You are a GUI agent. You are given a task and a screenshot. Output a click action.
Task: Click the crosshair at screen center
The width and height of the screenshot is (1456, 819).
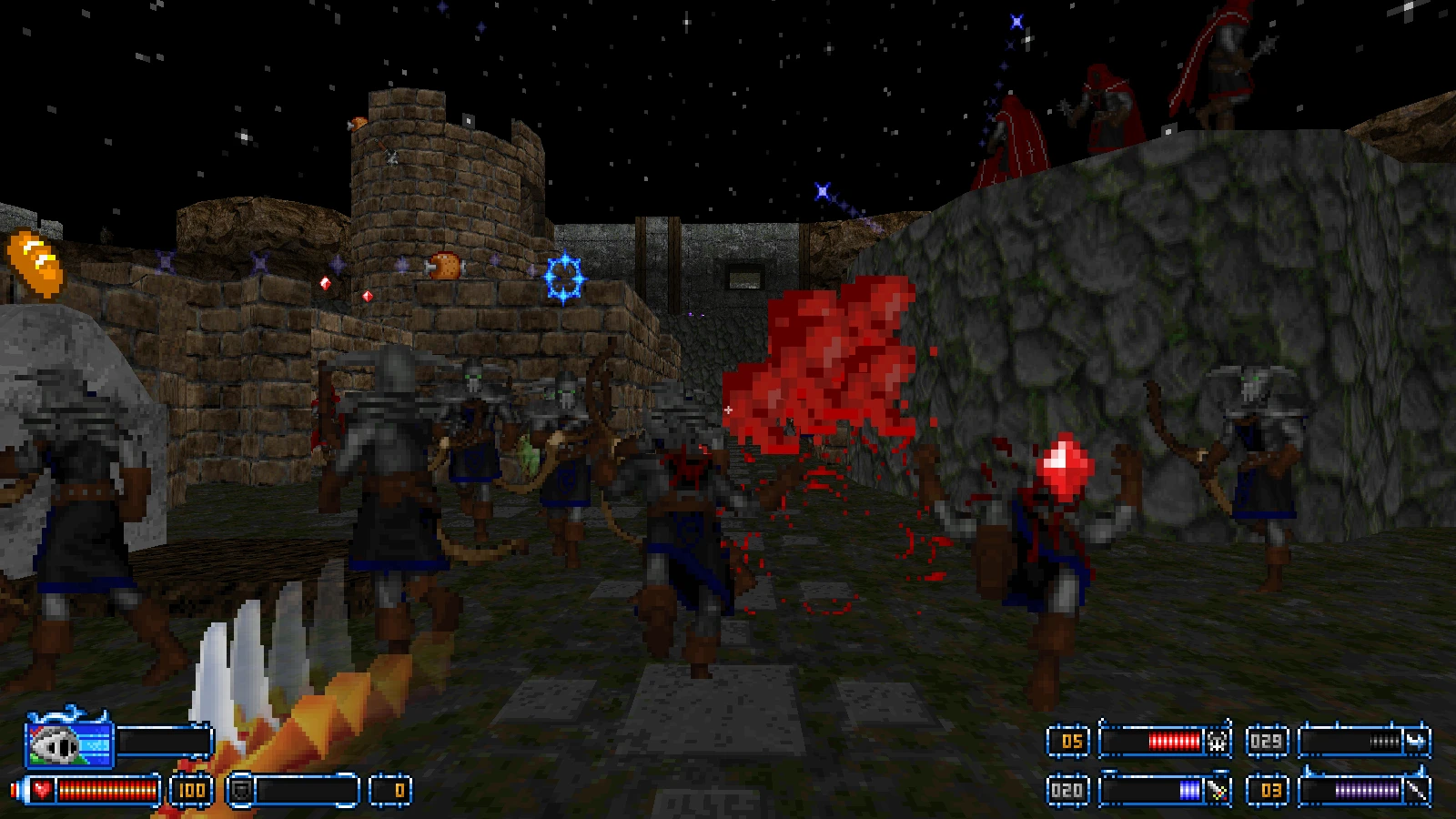click(x=728, y=410)
